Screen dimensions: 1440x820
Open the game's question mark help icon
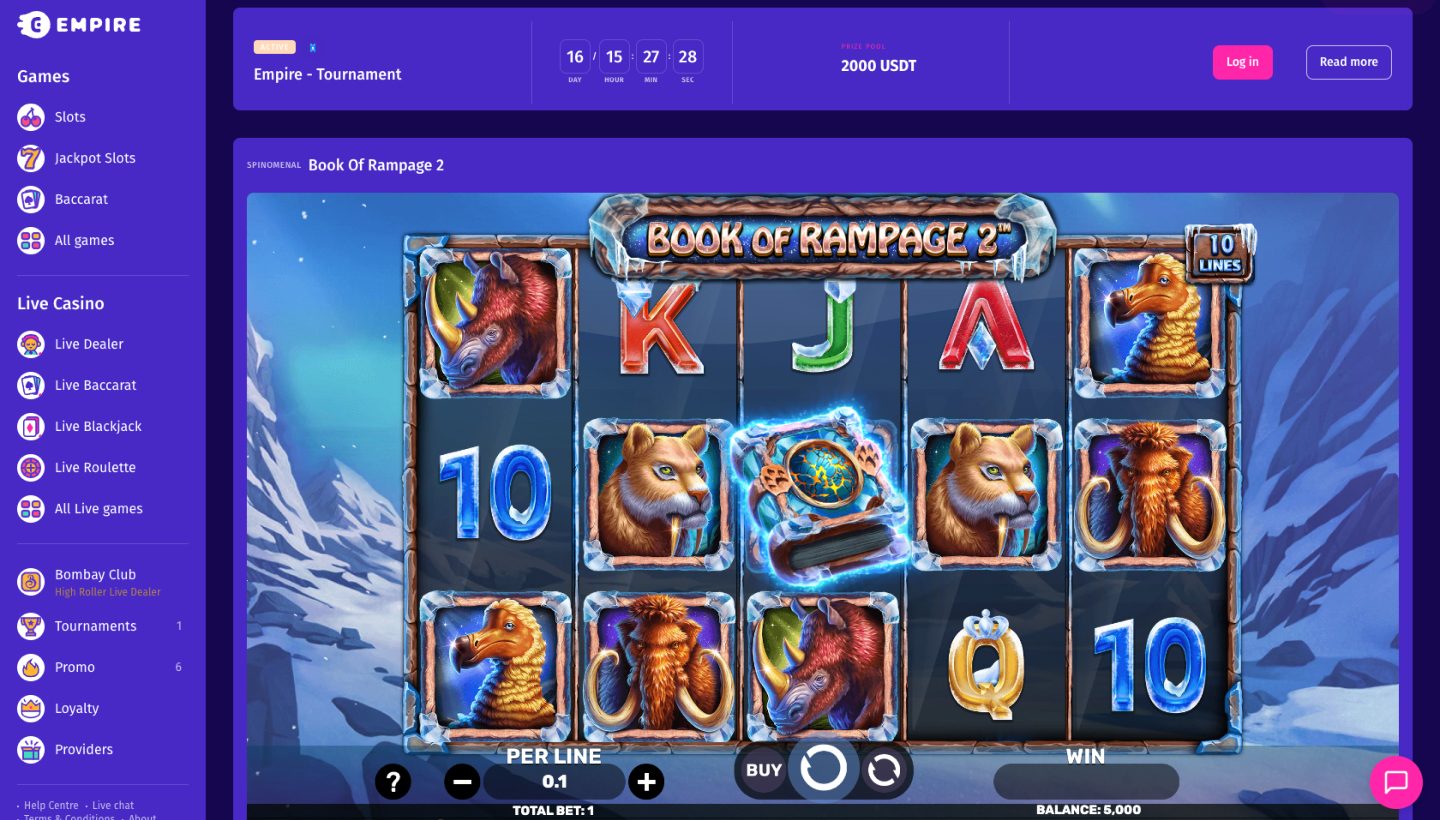coord(393,781)
